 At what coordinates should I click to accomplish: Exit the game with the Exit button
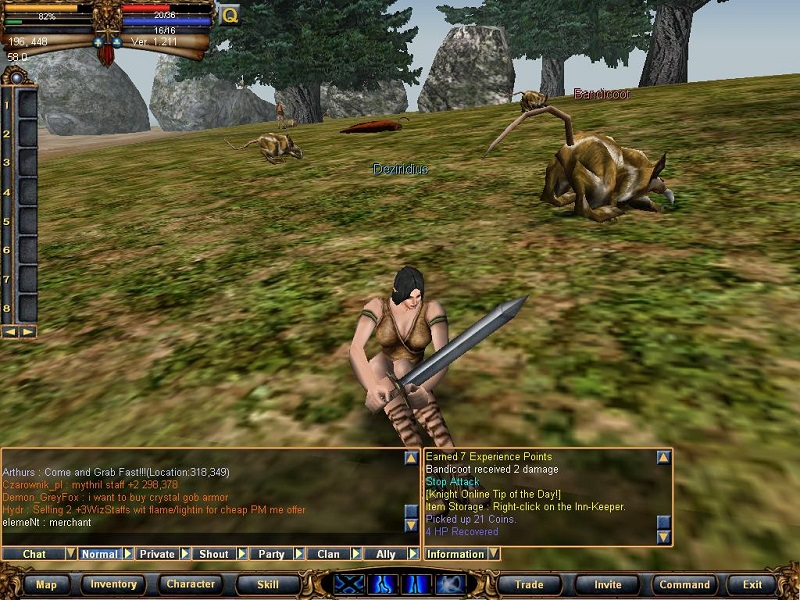[x=752, y=584]
